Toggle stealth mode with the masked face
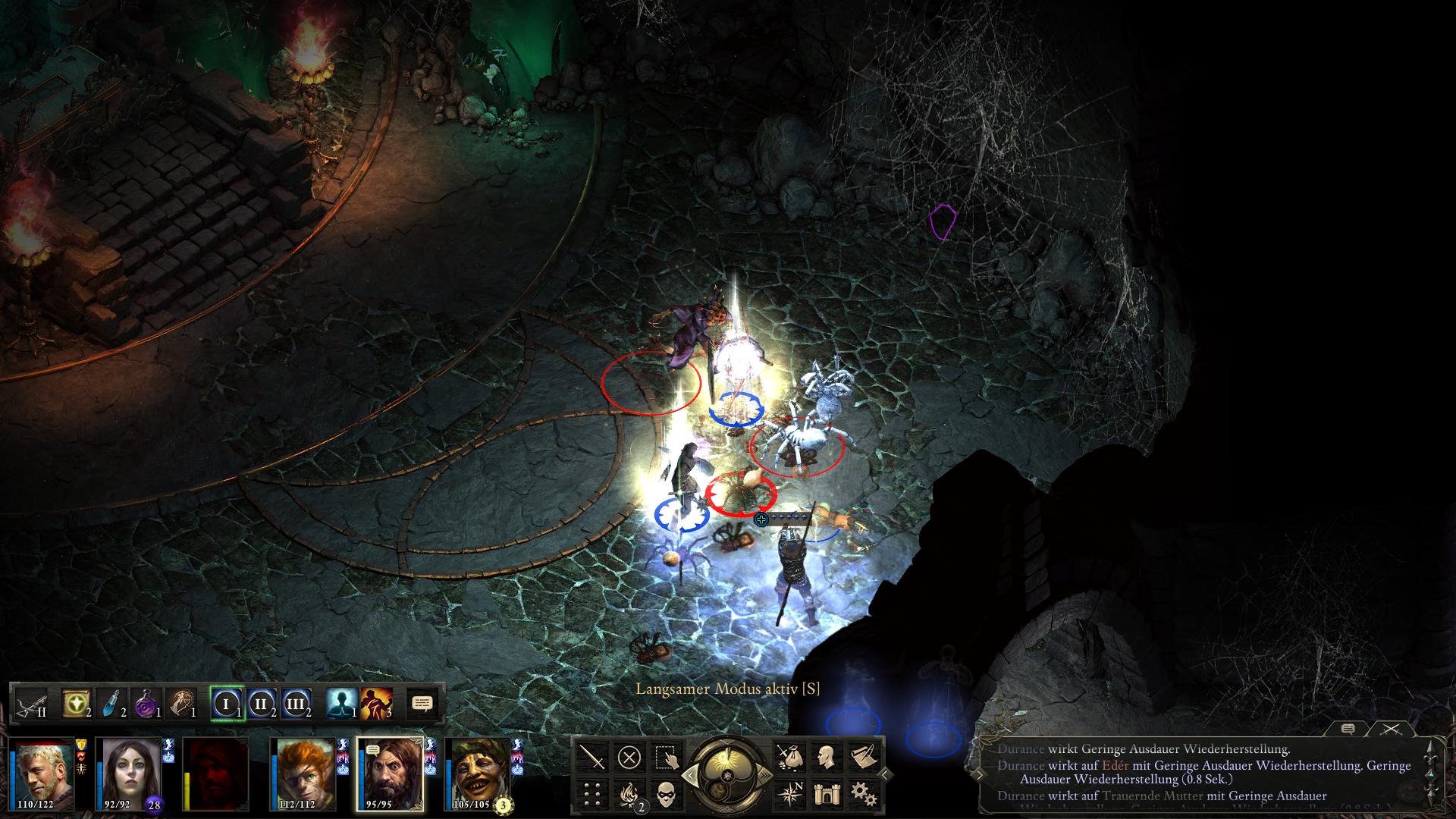 (665, 794)
